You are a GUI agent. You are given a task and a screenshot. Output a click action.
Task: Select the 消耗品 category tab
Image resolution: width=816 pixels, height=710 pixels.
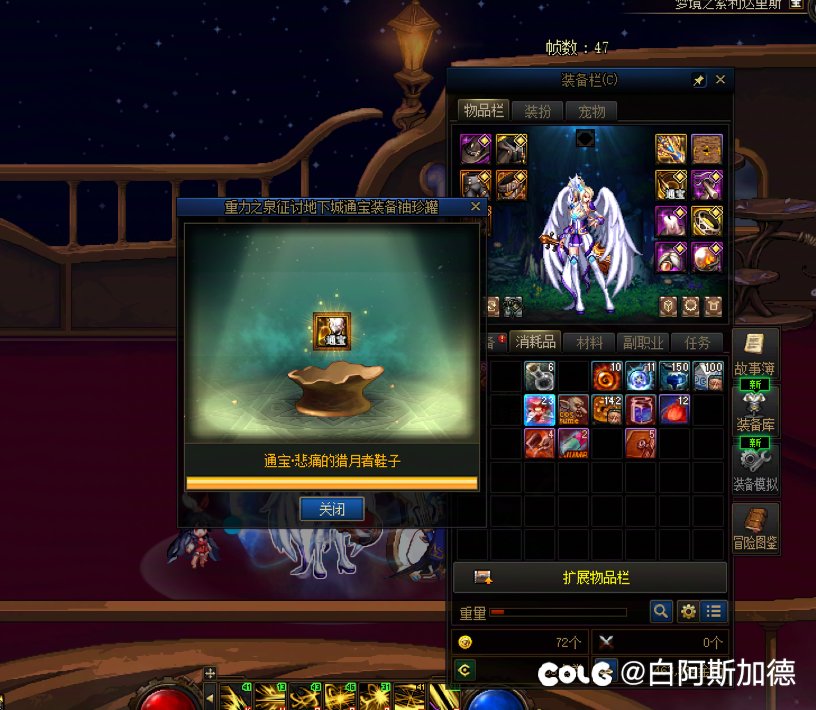(535, 342)
